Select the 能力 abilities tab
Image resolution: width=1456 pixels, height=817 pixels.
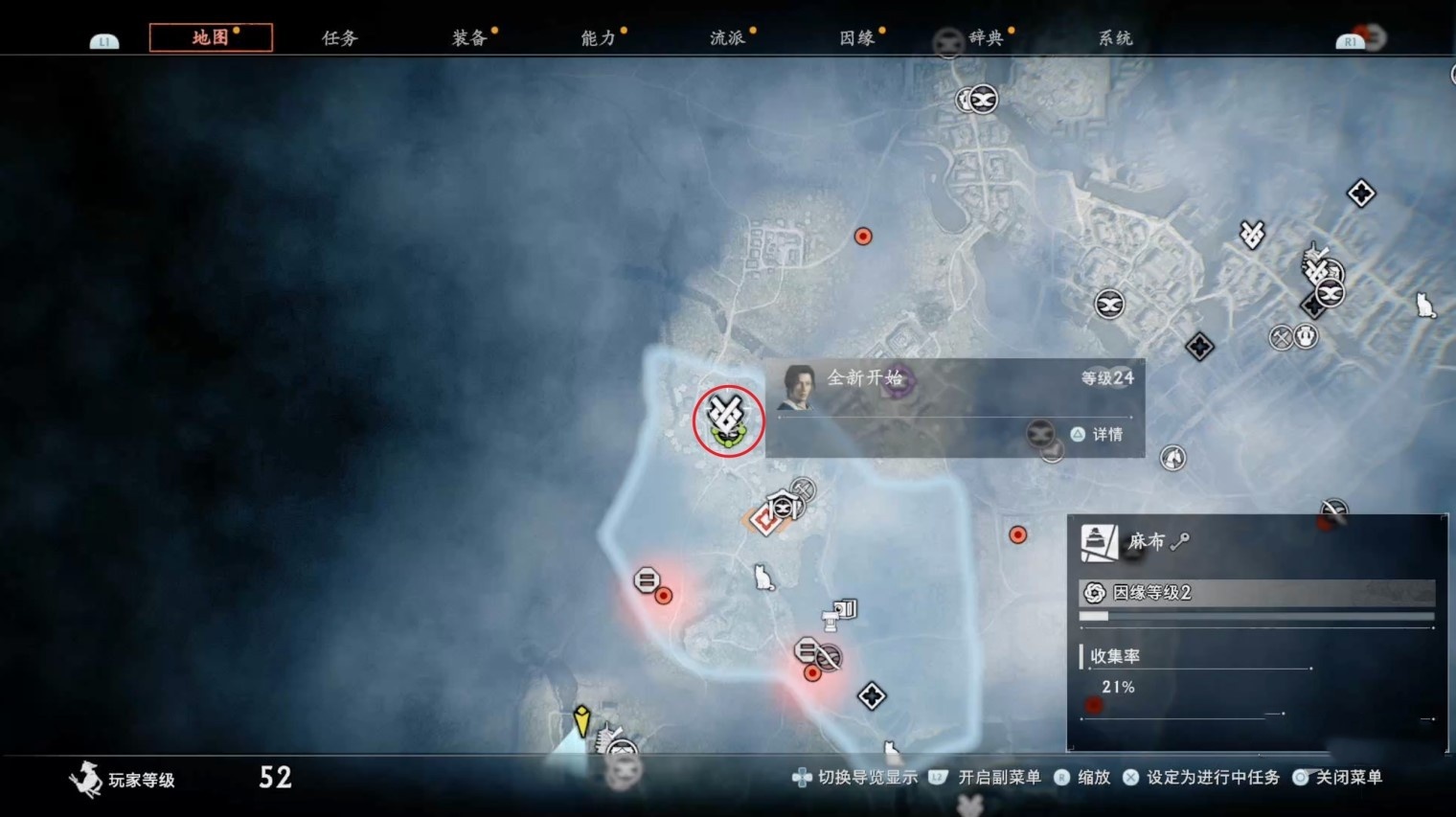pyautogui.click(x=598, y=38)
